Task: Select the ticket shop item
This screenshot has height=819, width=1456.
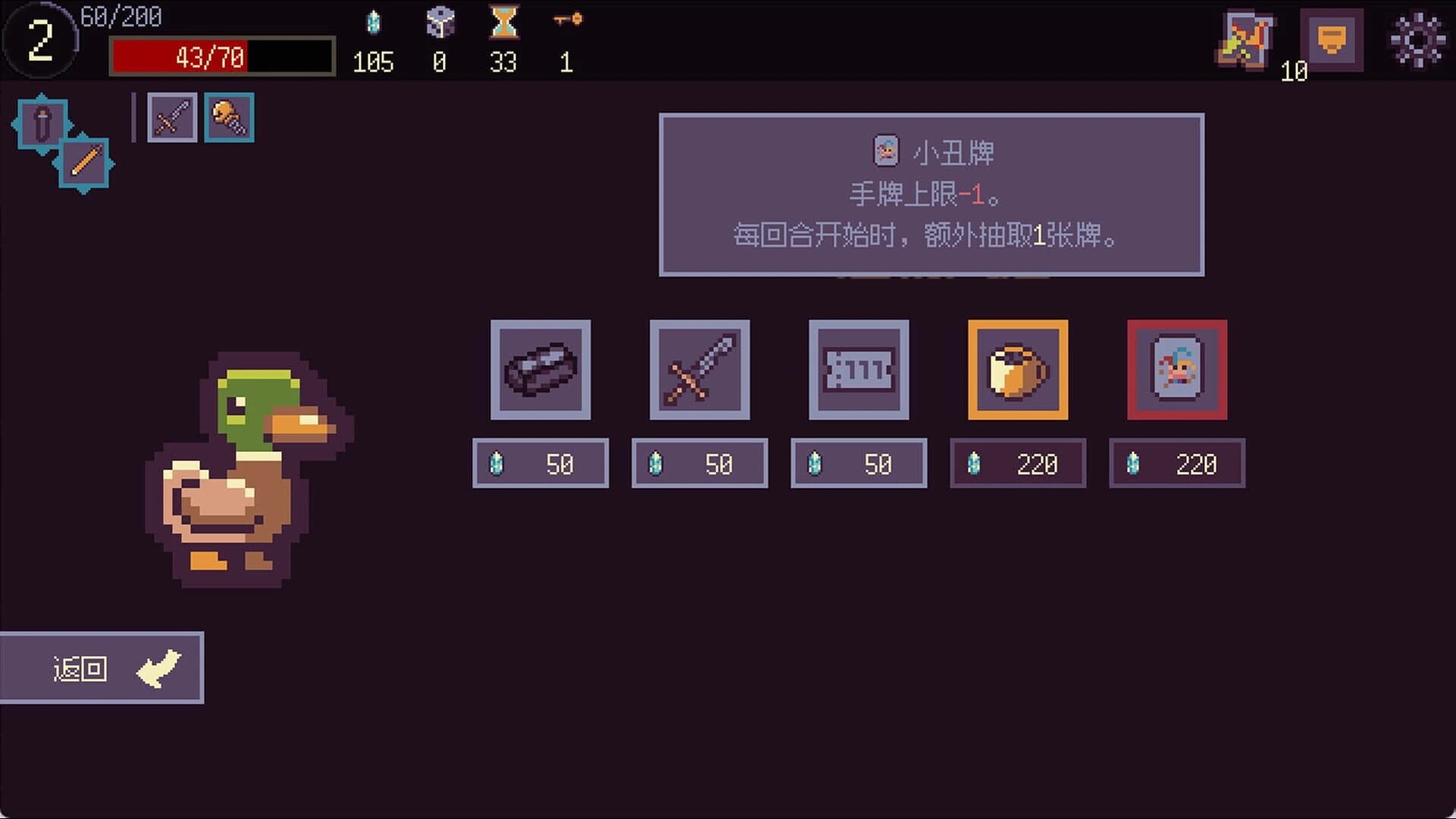Action: coord(859,371)
